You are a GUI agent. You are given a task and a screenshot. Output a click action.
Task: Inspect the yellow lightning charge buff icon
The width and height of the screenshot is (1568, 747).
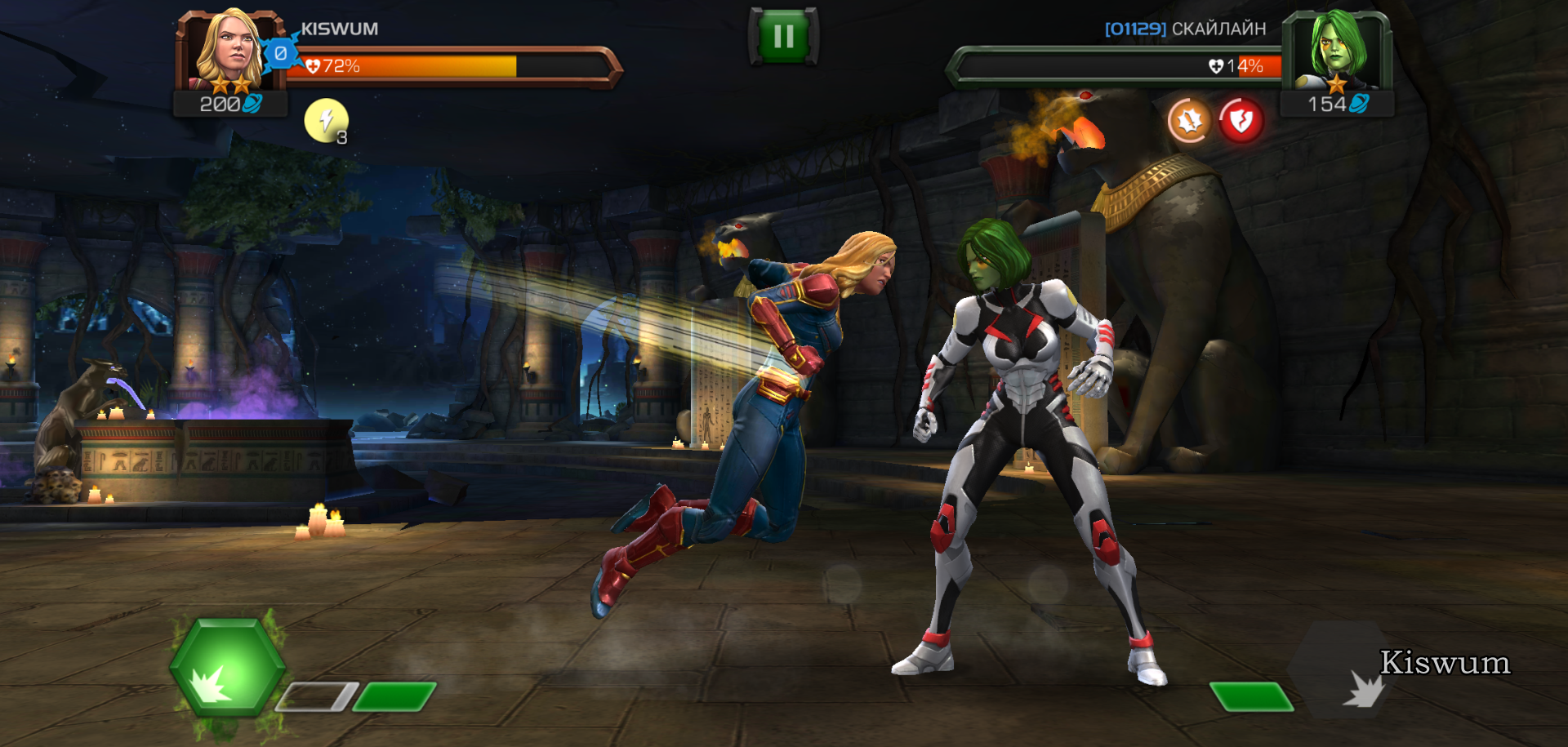point(326,120)
